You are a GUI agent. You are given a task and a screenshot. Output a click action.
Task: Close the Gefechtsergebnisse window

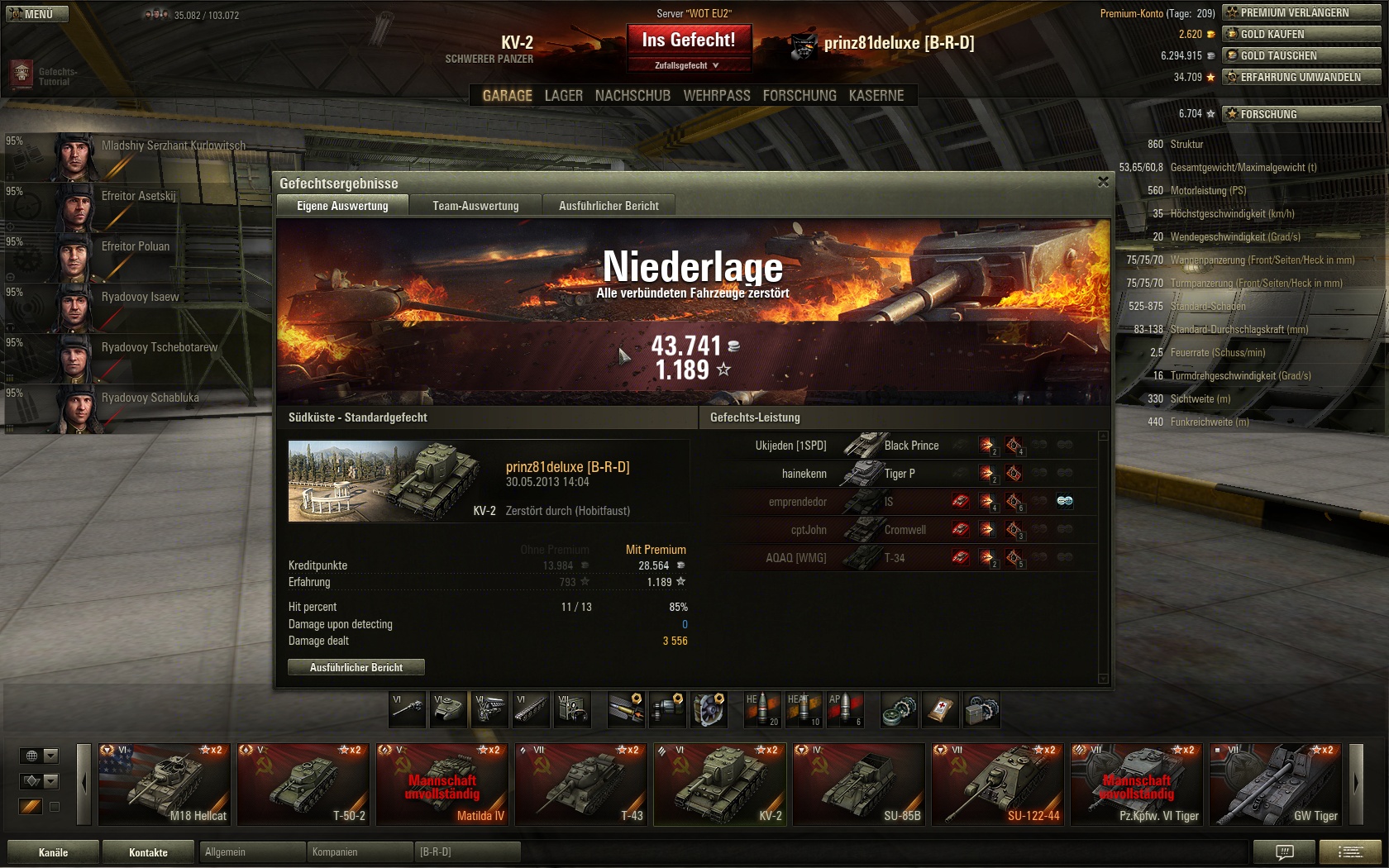click(x=1103, y=182)
